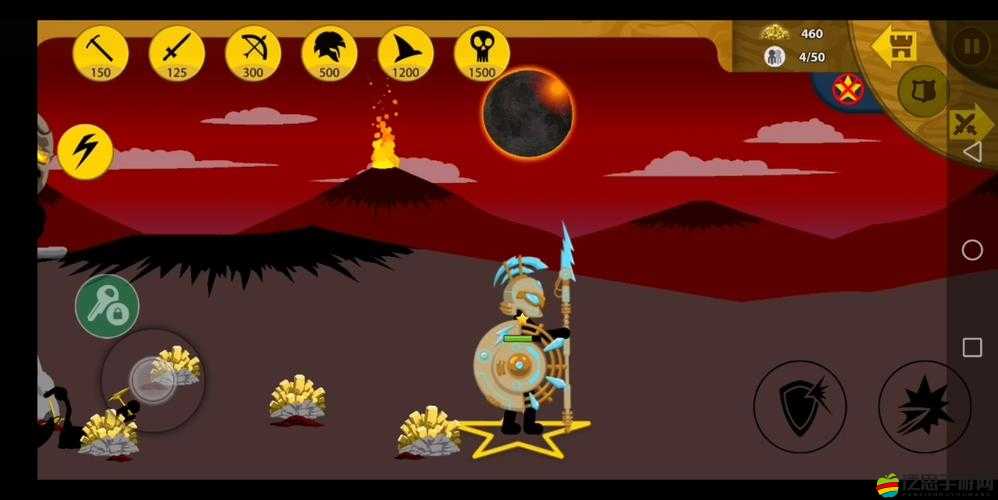Use the burst attack action button
This screenshot has height=500, width=998.
[924, 406]
